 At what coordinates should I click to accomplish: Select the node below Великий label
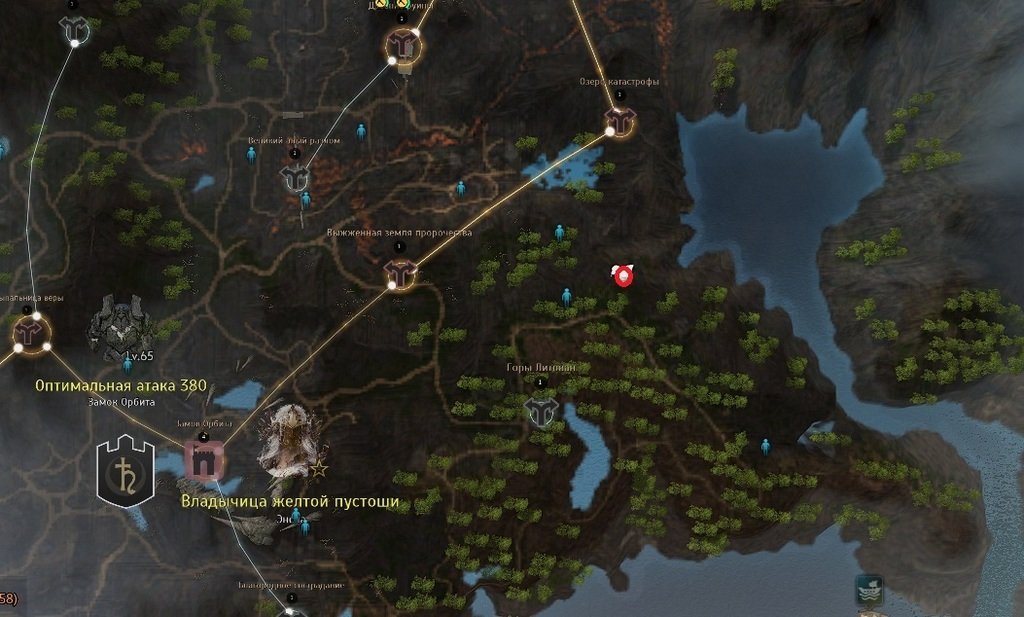click(x=294, y=178)
